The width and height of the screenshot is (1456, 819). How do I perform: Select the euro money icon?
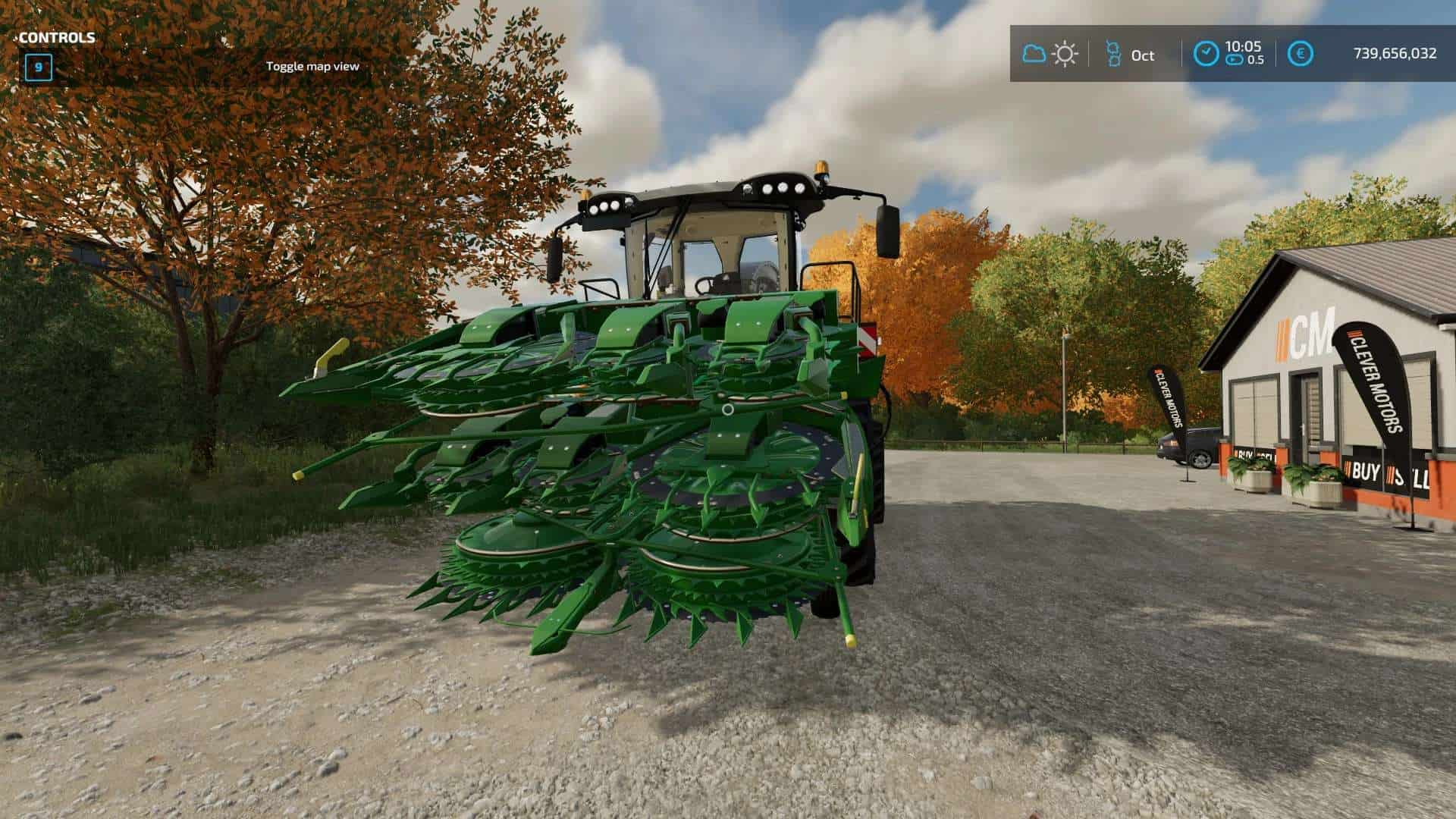click(1301, 54)
